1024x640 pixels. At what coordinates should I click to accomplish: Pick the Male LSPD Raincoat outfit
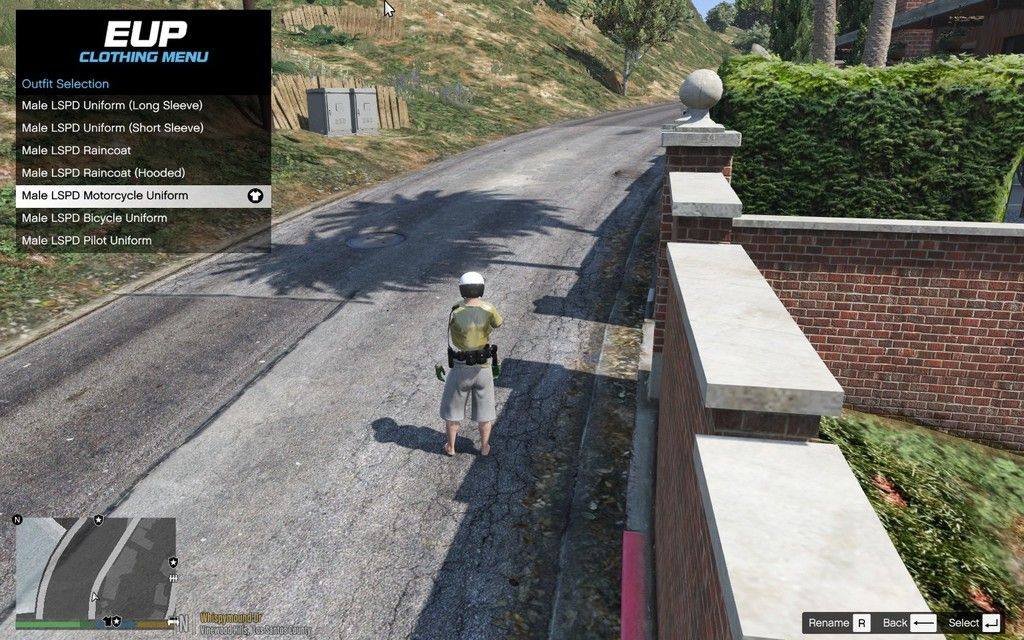pos(77,150)
